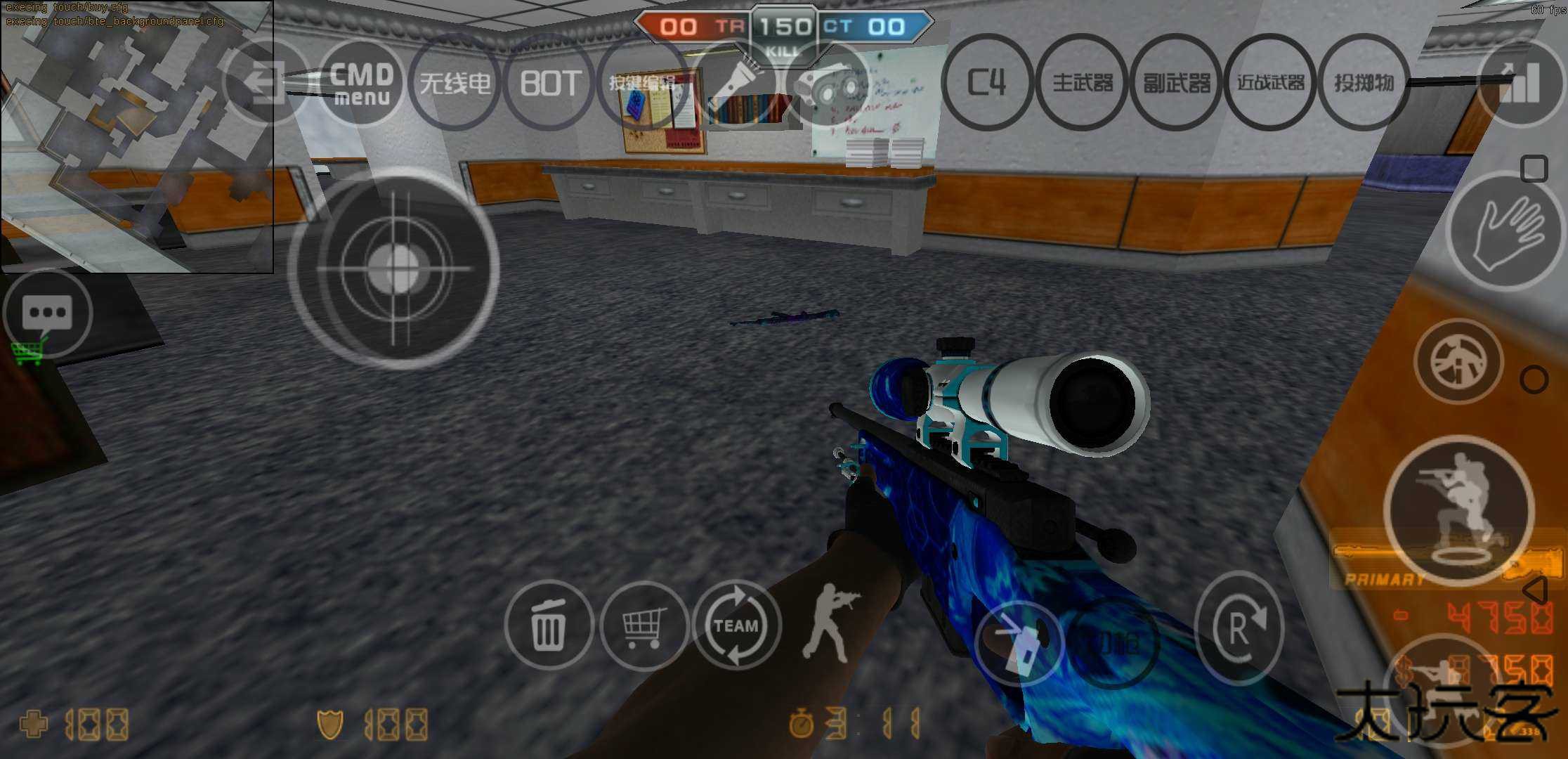1568x759 pixels.
Task: Select 投掷物 throwables
Action: point(1364,83)
